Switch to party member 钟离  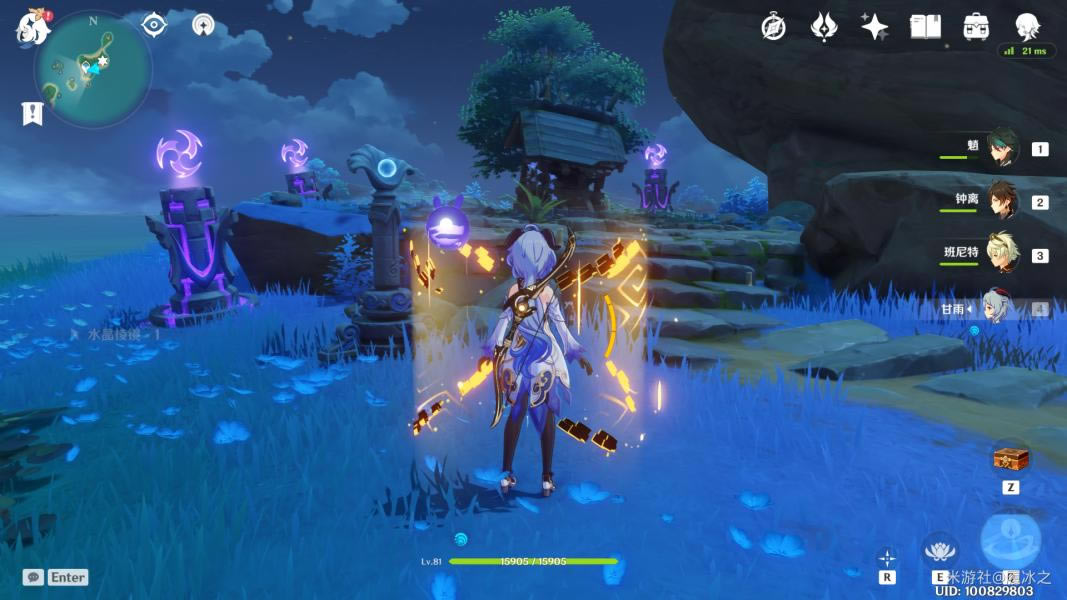coord(1002,201)
